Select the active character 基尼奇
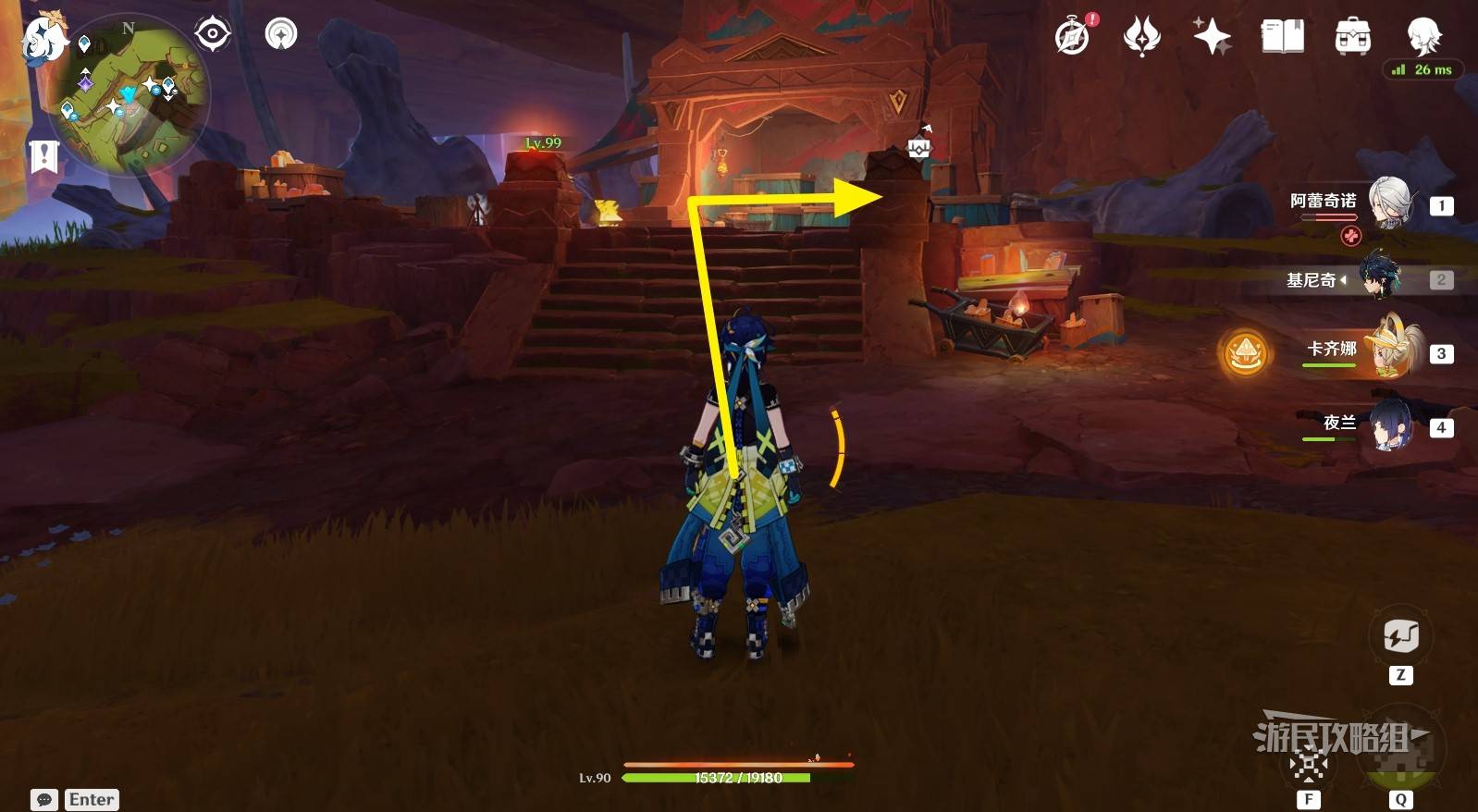 1379,278
